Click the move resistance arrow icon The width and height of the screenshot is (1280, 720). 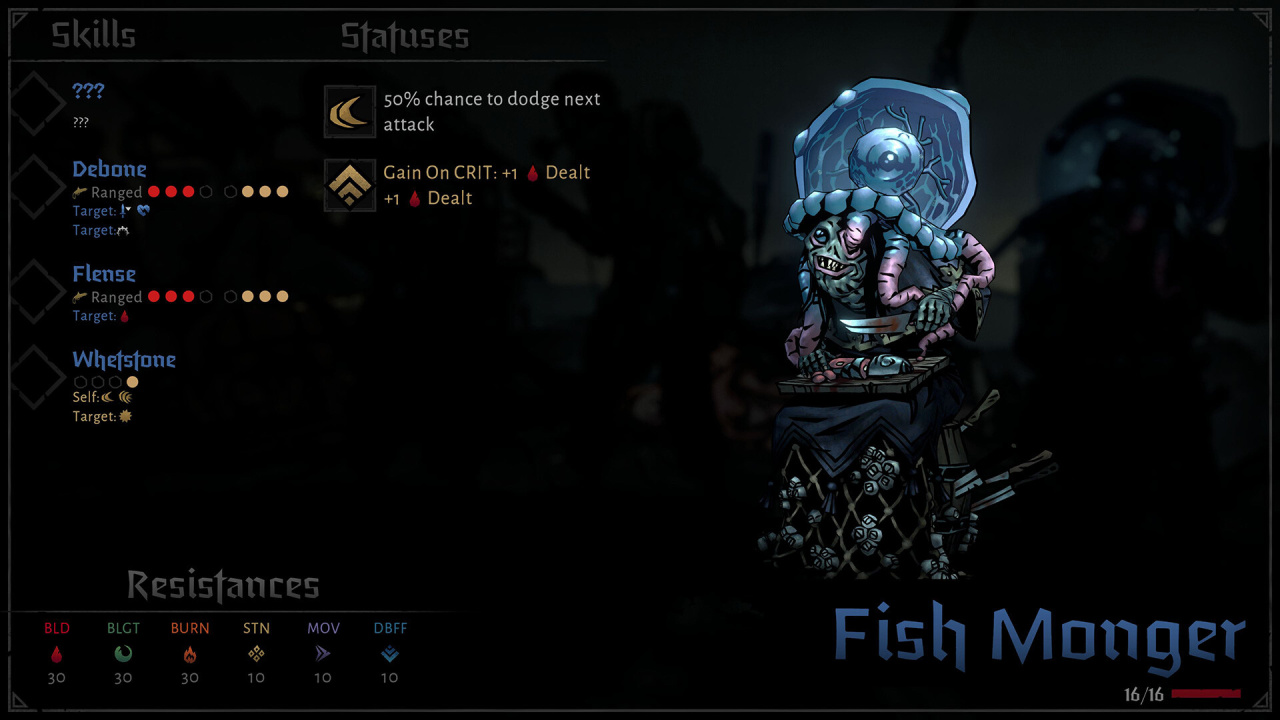pyautogui.click(x=323, y=654)
